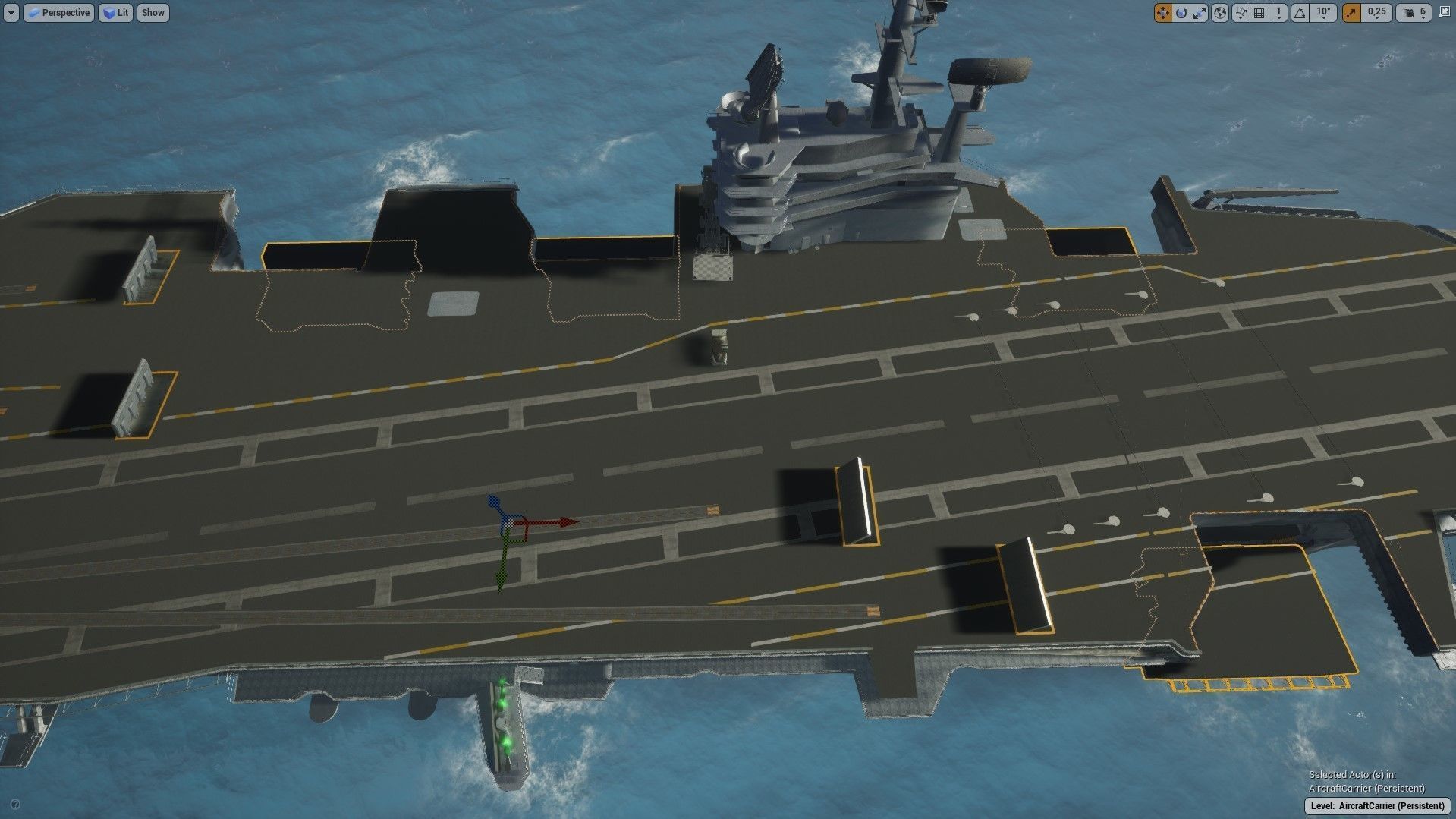Open the grid snap size dropdown
The image size is (1456, 819).
coord(1278,13)
